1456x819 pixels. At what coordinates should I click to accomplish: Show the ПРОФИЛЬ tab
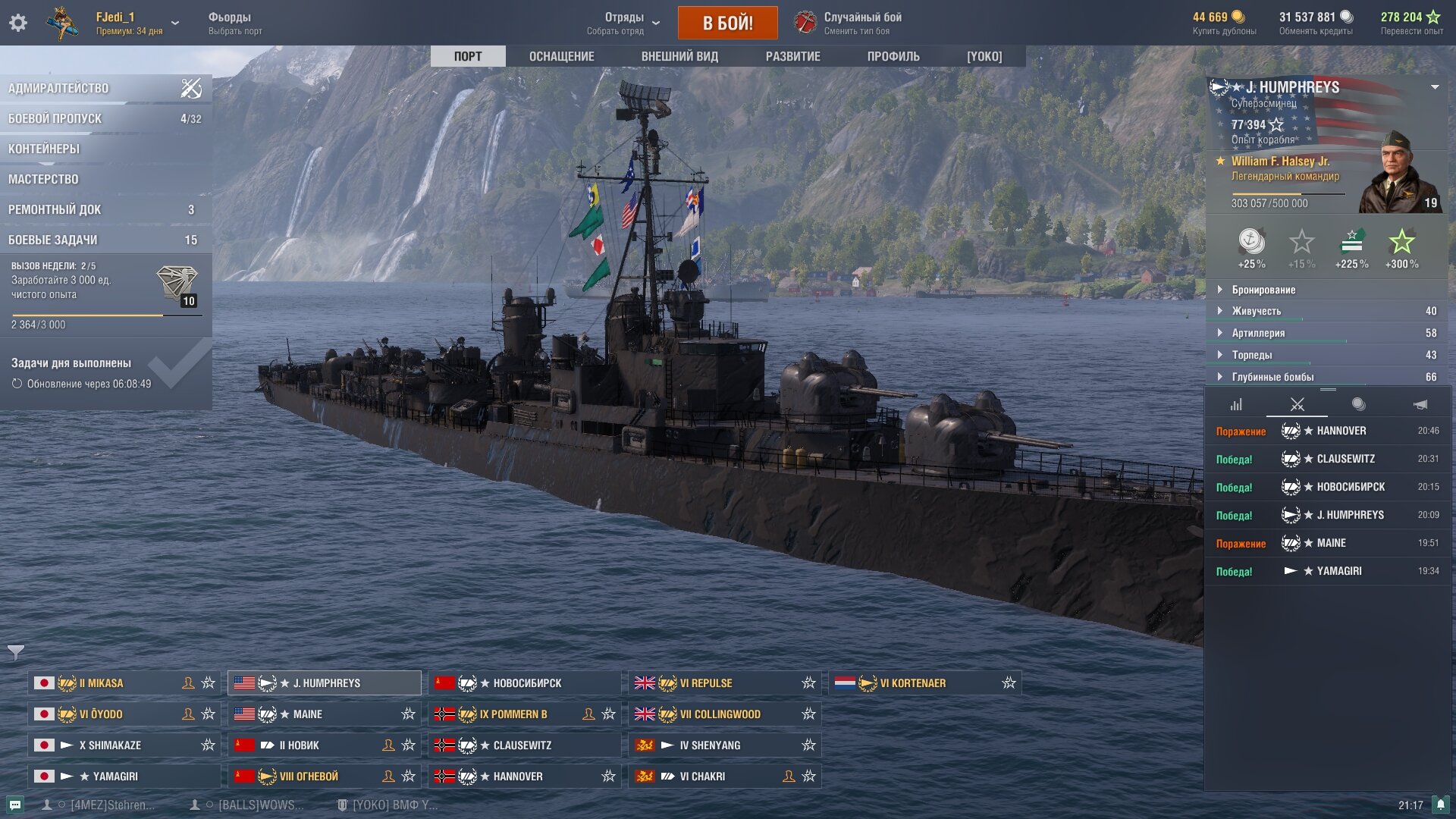893,57
